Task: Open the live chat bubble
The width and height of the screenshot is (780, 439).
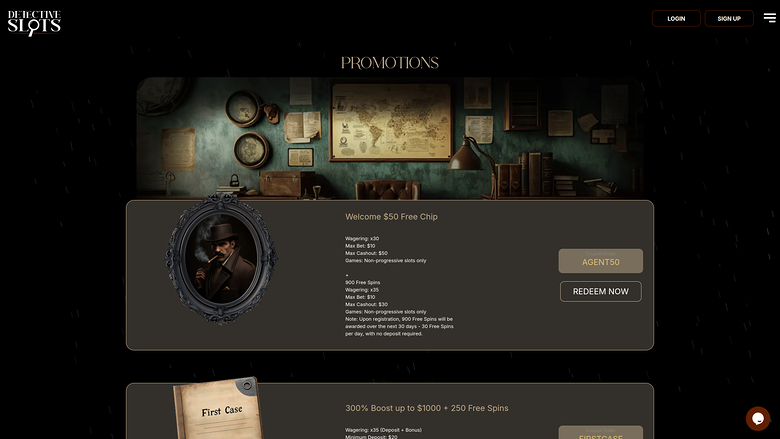Action: 758,418
